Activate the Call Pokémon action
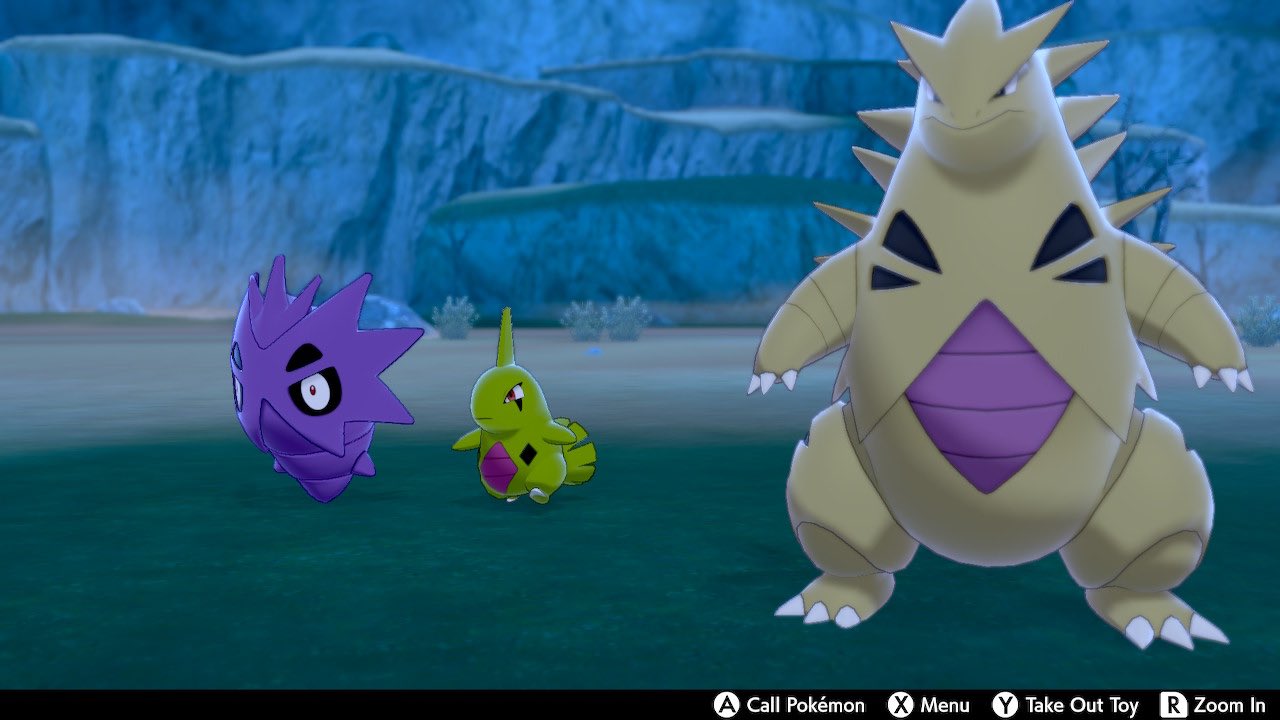1280x720 pixels. click(x=805, y=705)
